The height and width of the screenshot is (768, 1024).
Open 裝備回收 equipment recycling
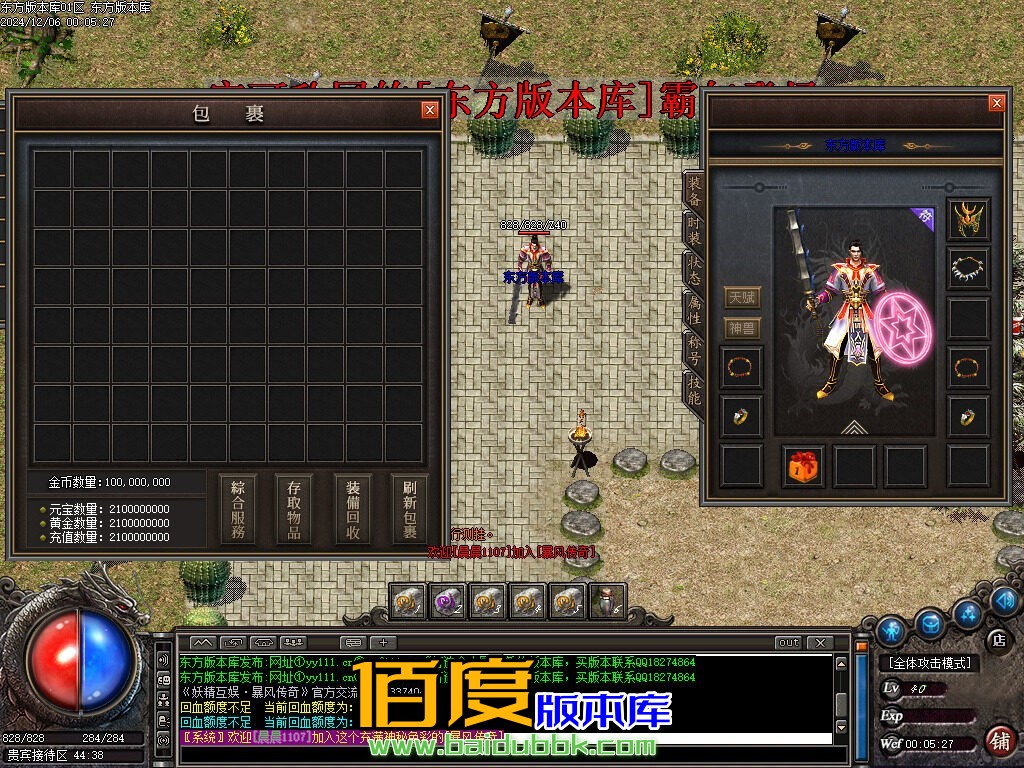coord(353,508)
